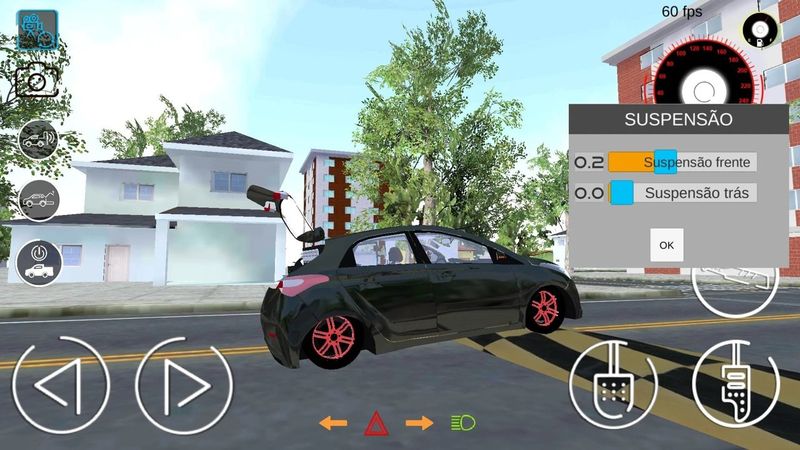Activate the right turn signal
Viewport: 800px width, 450px height.
(419, 423)
